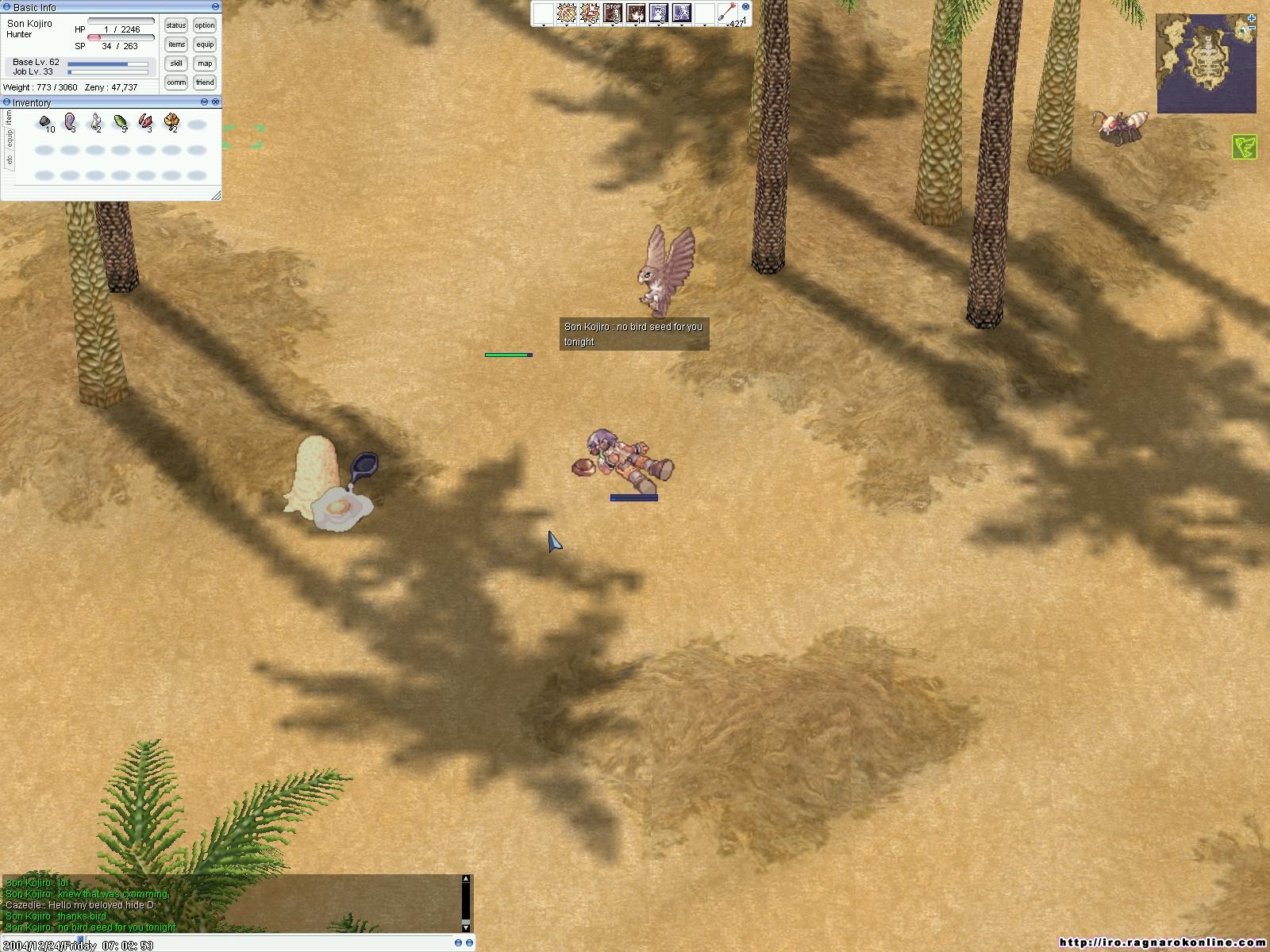The image size is (1270, 952).
Task: Switch to the equip inventory tab
Action: point(9,138)
